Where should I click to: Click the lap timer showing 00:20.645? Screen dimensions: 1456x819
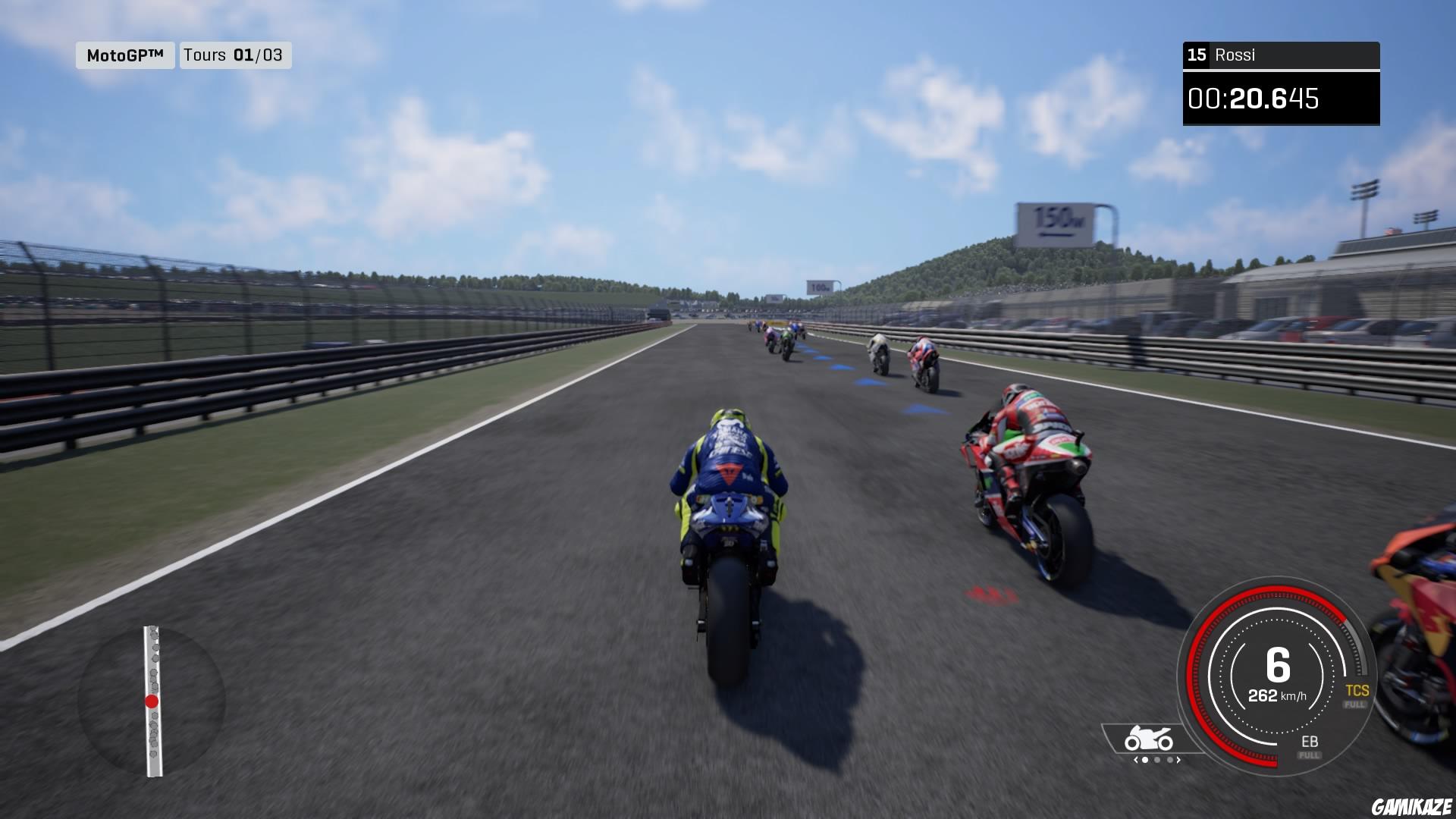point(1282,97)
